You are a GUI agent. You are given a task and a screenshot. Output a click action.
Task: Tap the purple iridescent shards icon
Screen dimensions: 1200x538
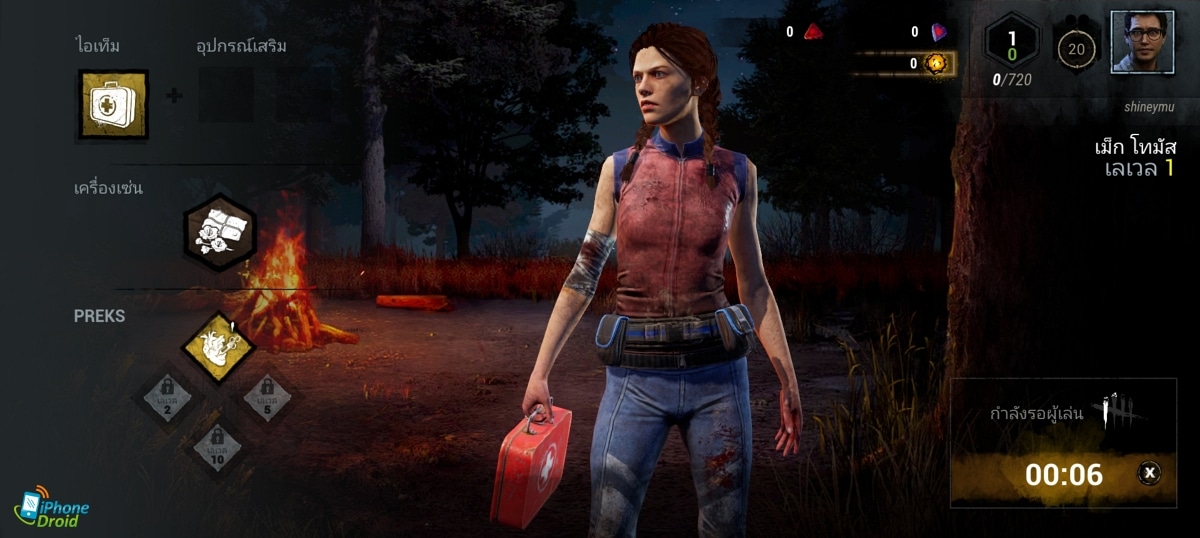pos(938,32)
